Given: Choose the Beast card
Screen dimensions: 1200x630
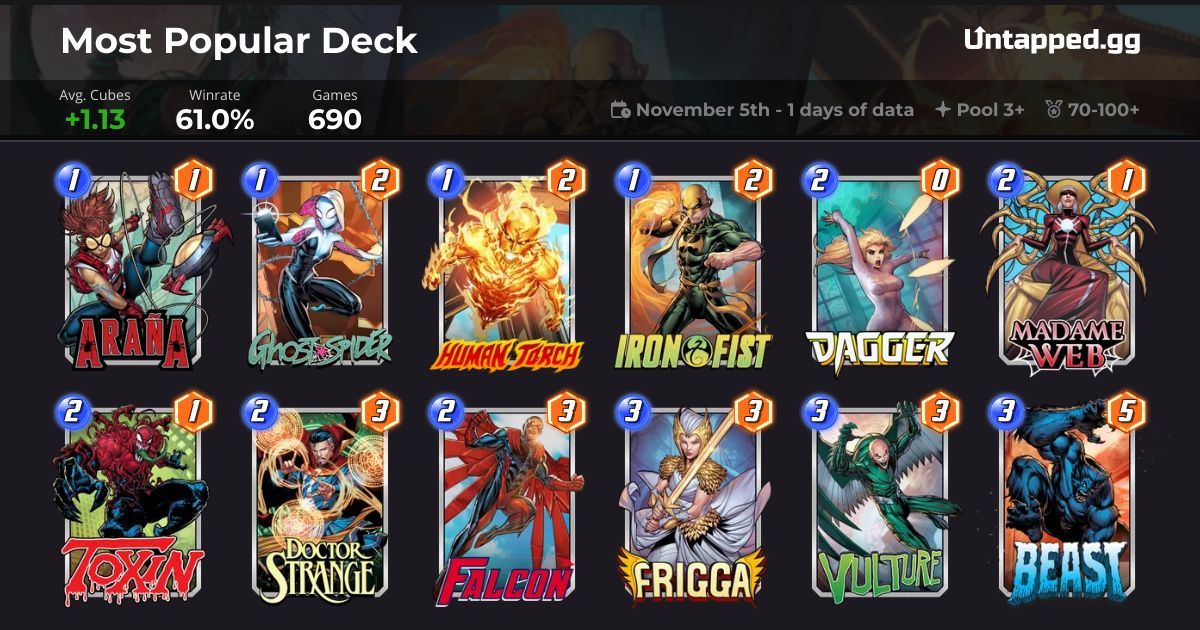Looking at the screenshot, I should [1066, 505].
